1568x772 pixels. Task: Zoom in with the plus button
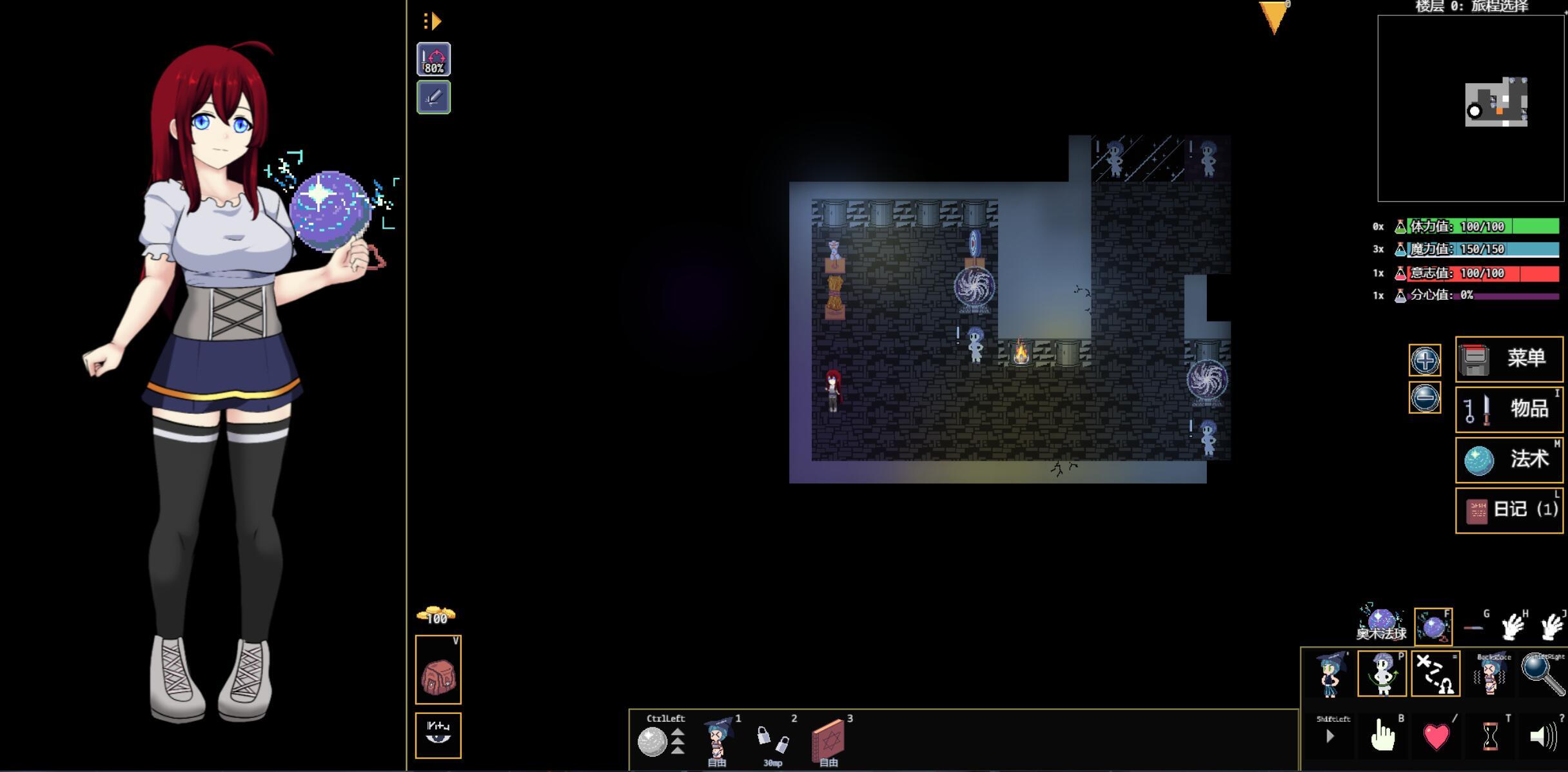(1424, 360)
